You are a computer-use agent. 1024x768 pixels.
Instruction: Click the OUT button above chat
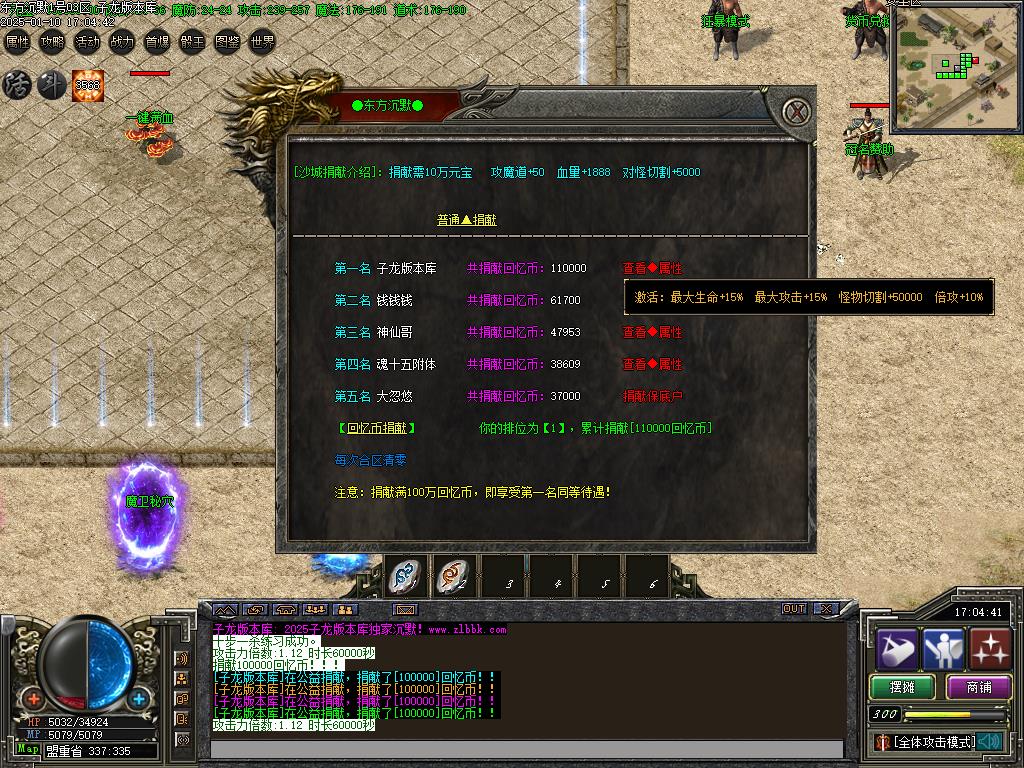794,608
